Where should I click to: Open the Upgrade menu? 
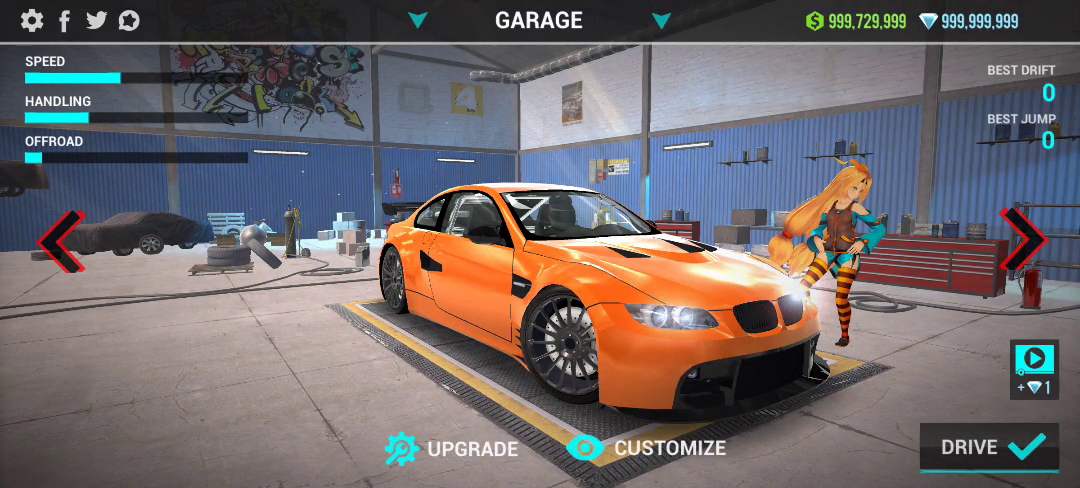point(452,449)
